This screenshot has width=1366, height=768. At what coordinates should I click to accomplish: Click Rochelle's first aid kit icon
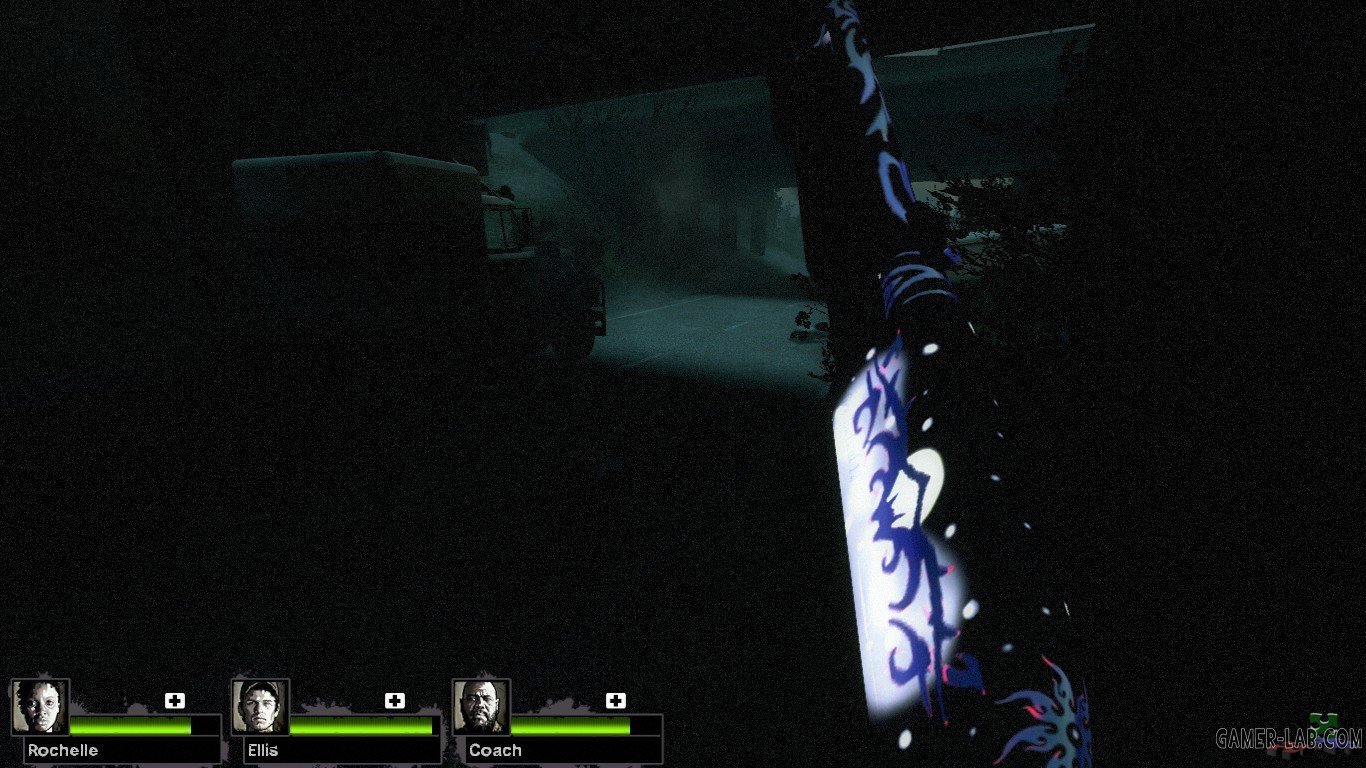(175, 701)
